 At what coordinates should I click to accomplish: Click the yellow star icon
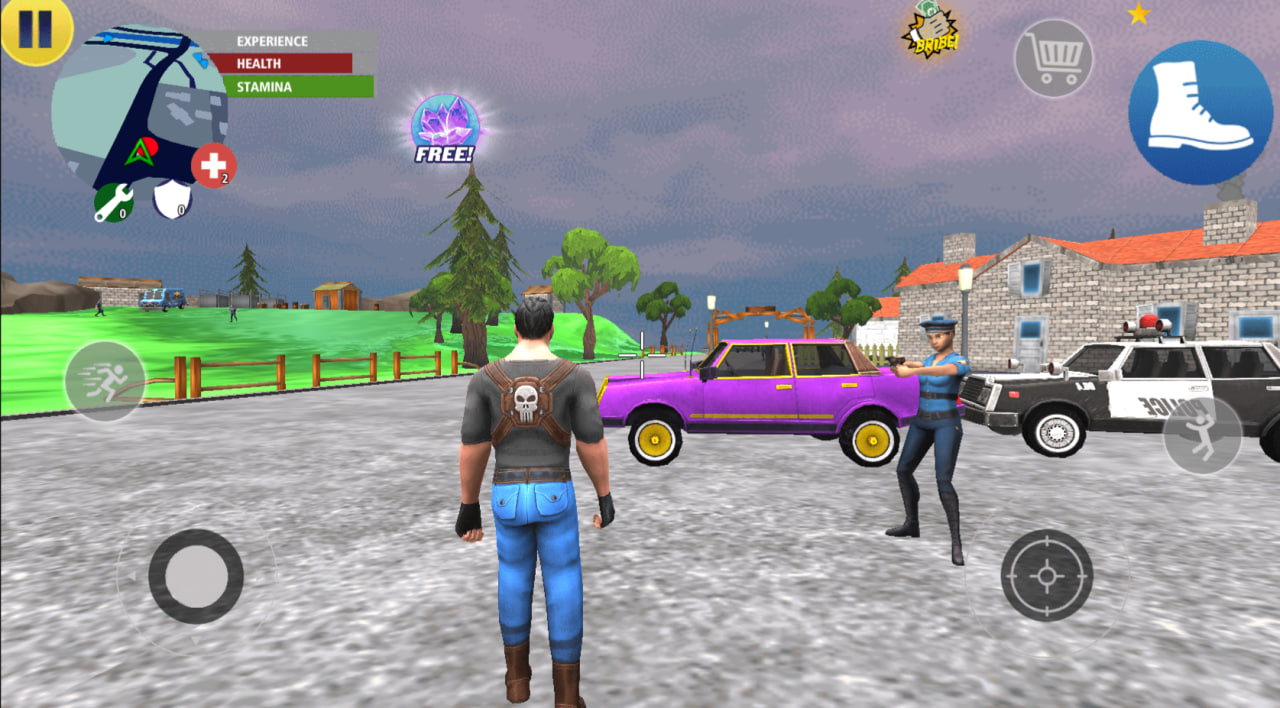coord(1138,14)
